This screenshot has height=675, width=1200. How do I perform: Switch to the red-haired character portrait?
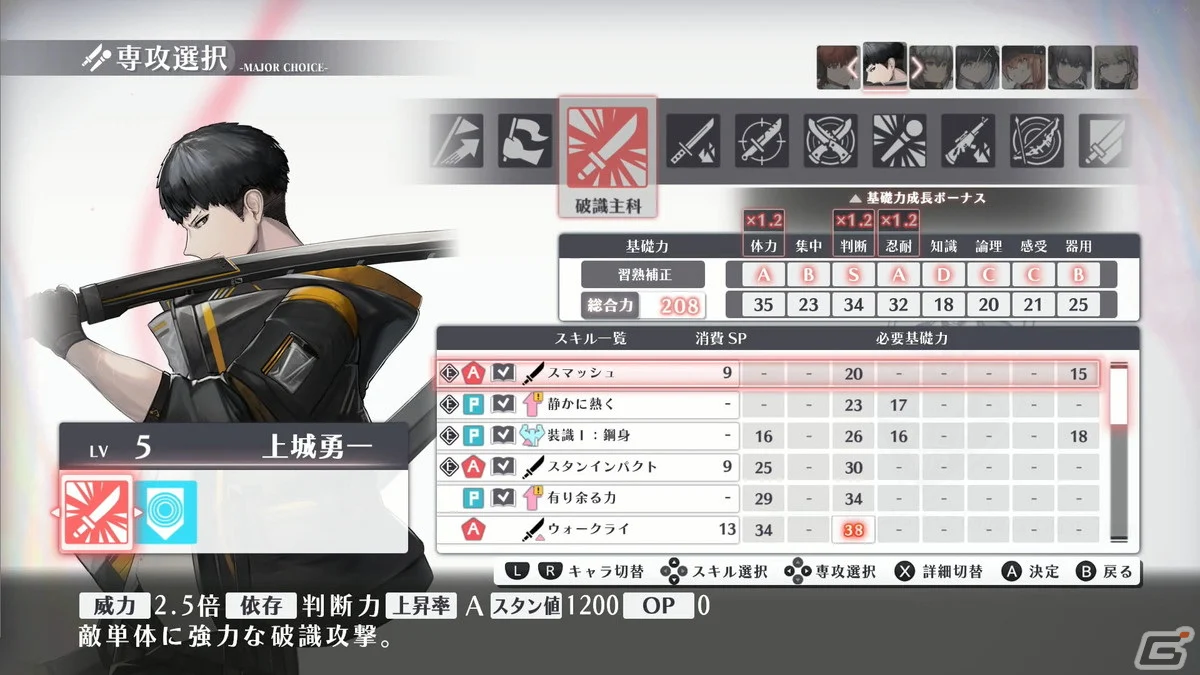coord(837,67)
